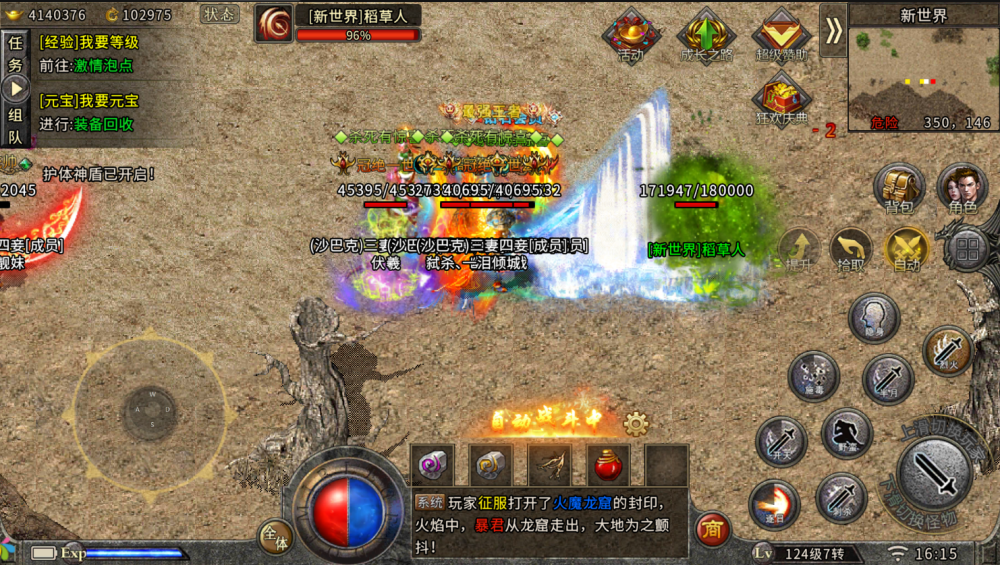This screenshot has width=1000, height=565.
Task: Open the 商 shop button
Action: [712, 527]
